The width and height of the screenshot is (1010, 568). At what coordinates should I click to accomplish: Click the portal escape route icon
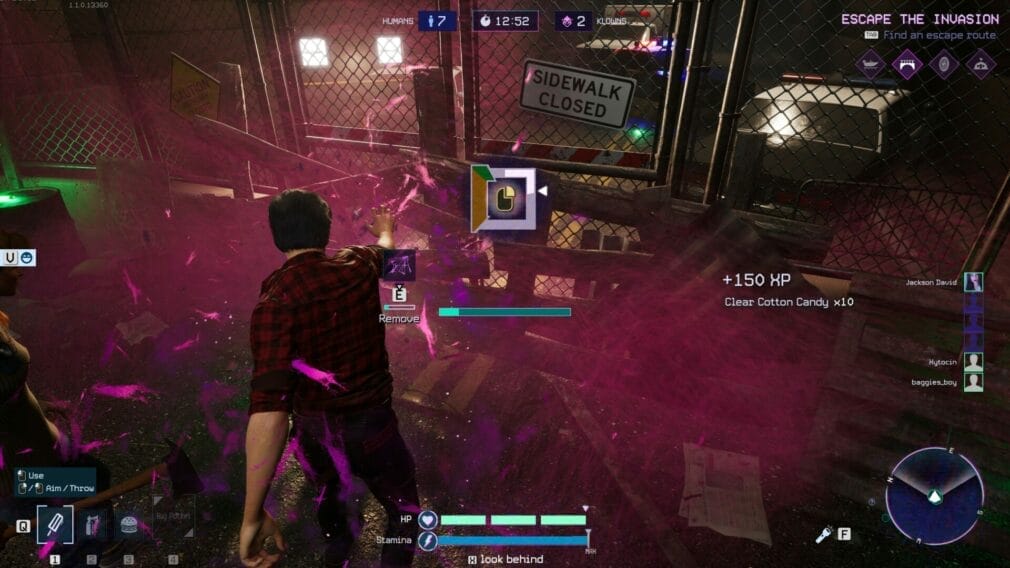[x=943, y=64]
